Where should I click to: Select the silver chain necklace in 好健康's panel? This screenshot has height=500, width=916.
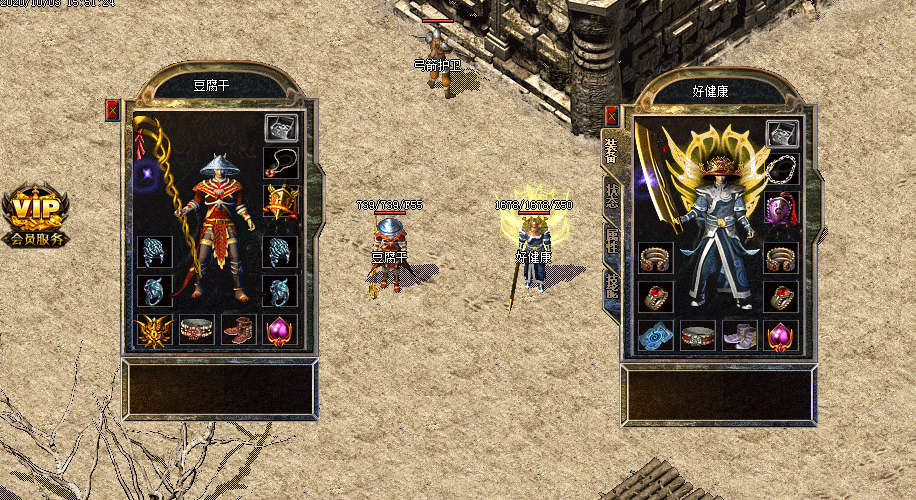781,169
